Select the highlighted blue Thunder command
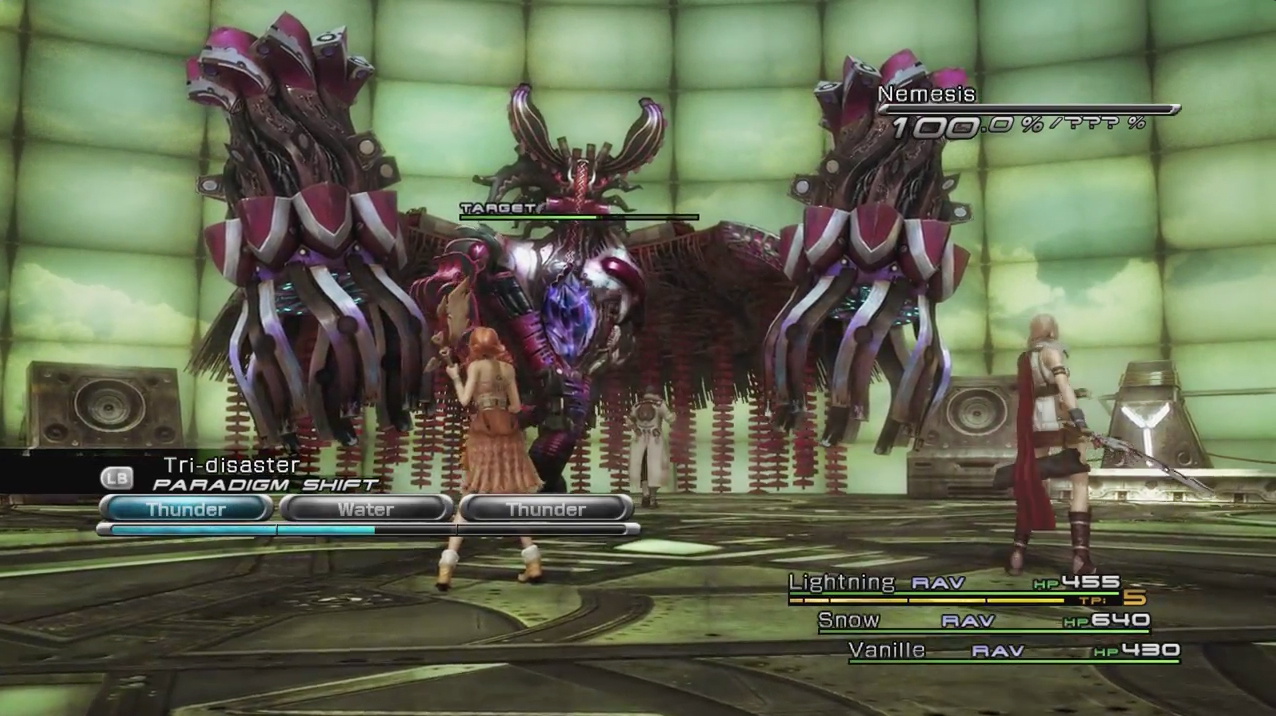Viewport: 1276px width, 716px height. [186, 509]
